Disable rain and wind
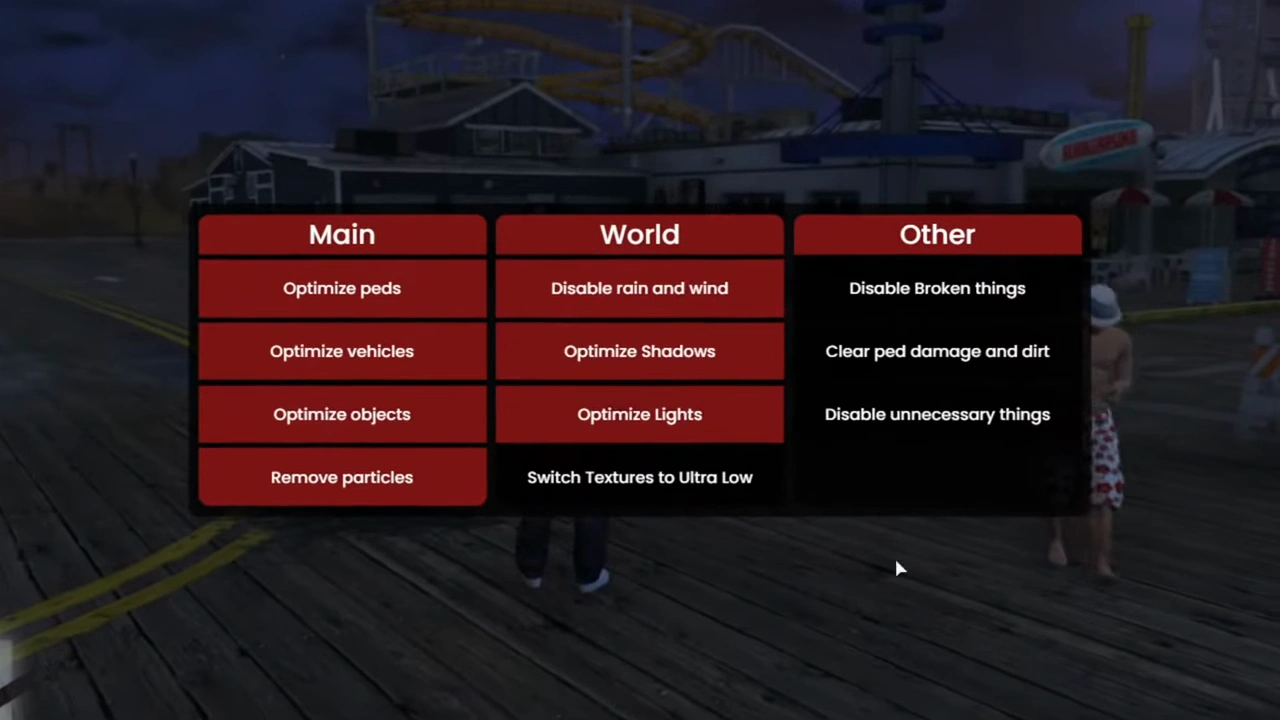 (x=639, y=288)
